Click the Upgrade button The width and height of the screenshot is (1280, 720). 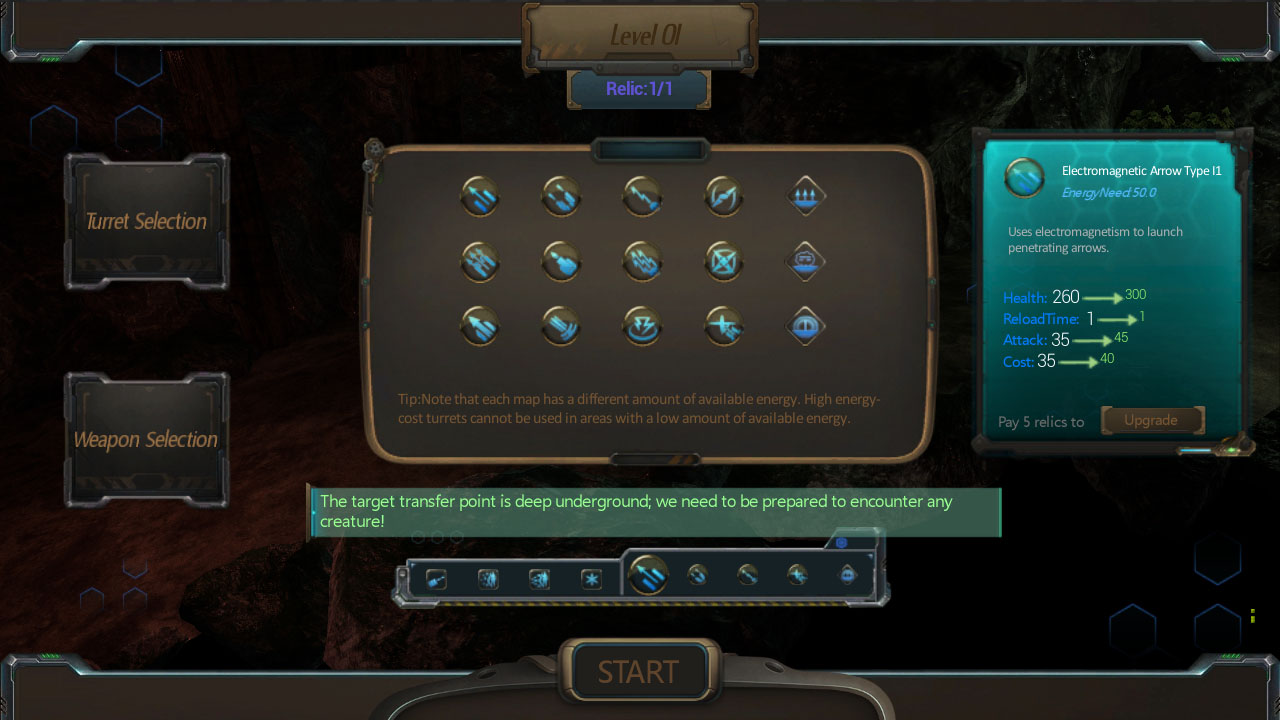tap(1152, 420)
